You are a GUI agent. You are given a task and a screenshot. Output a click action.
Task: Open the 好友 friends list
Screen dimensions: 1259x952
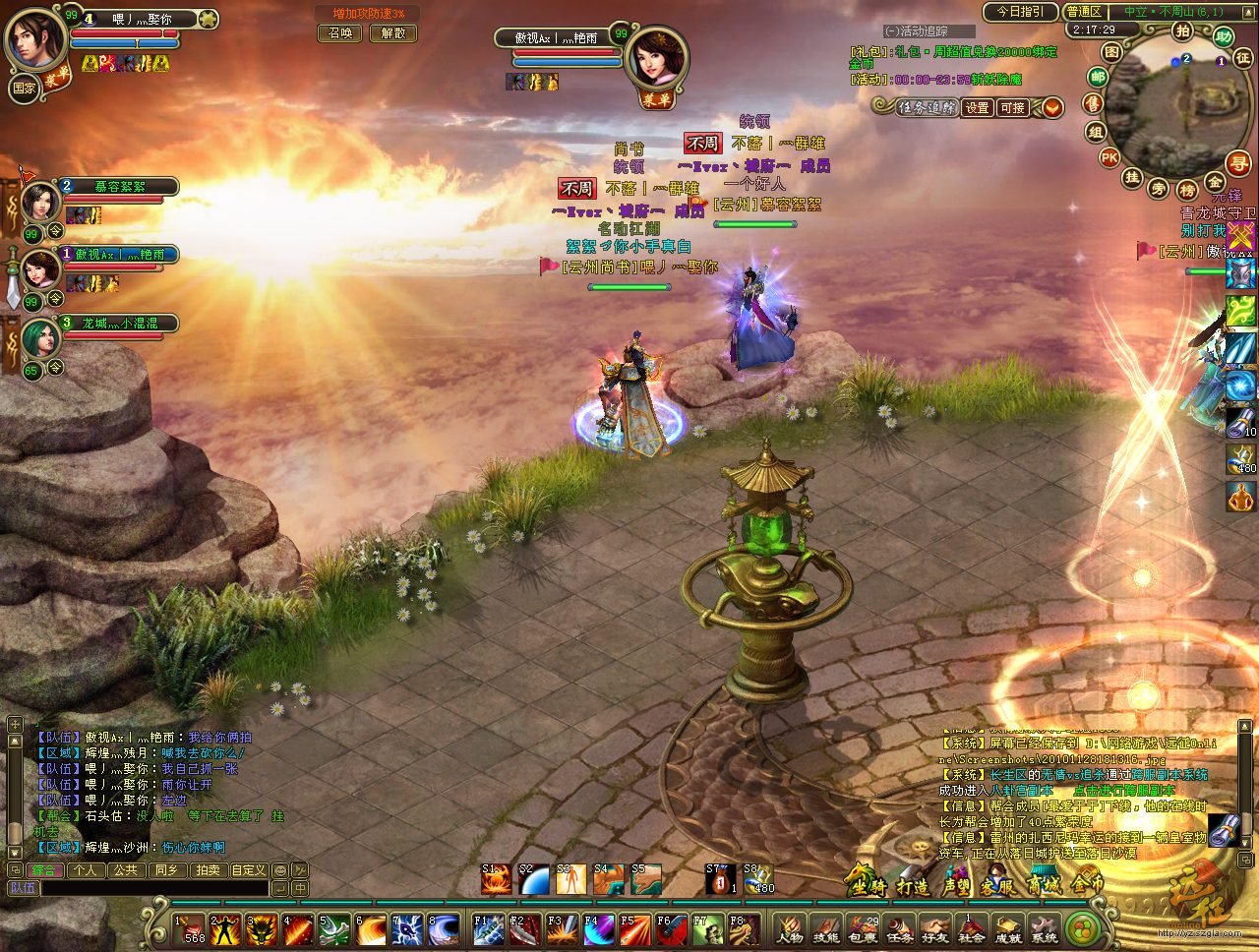[934, 929]
